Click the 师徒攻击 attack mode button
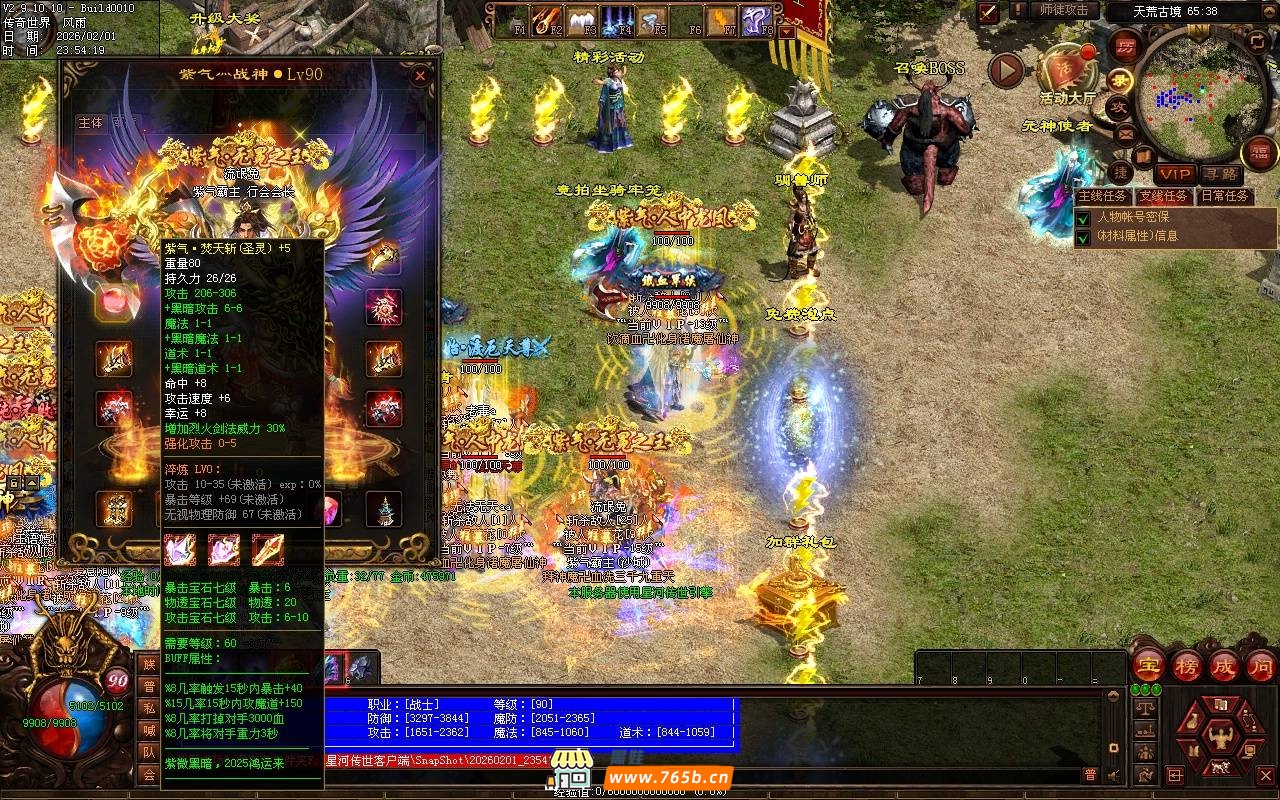Image resolution: width=1280 pixels, height=800 pixels. (1063, 10)
